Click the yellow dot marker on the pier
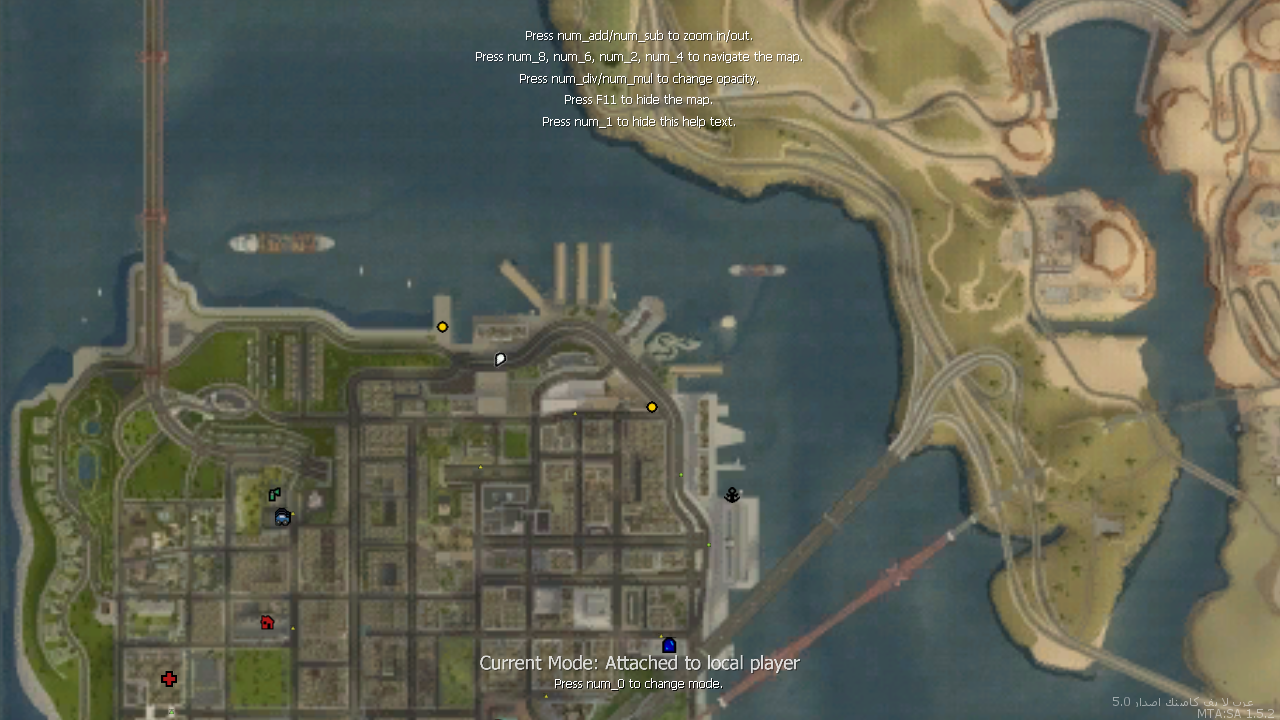Viewport: 1280px width, 720px height. pos(442,327)
